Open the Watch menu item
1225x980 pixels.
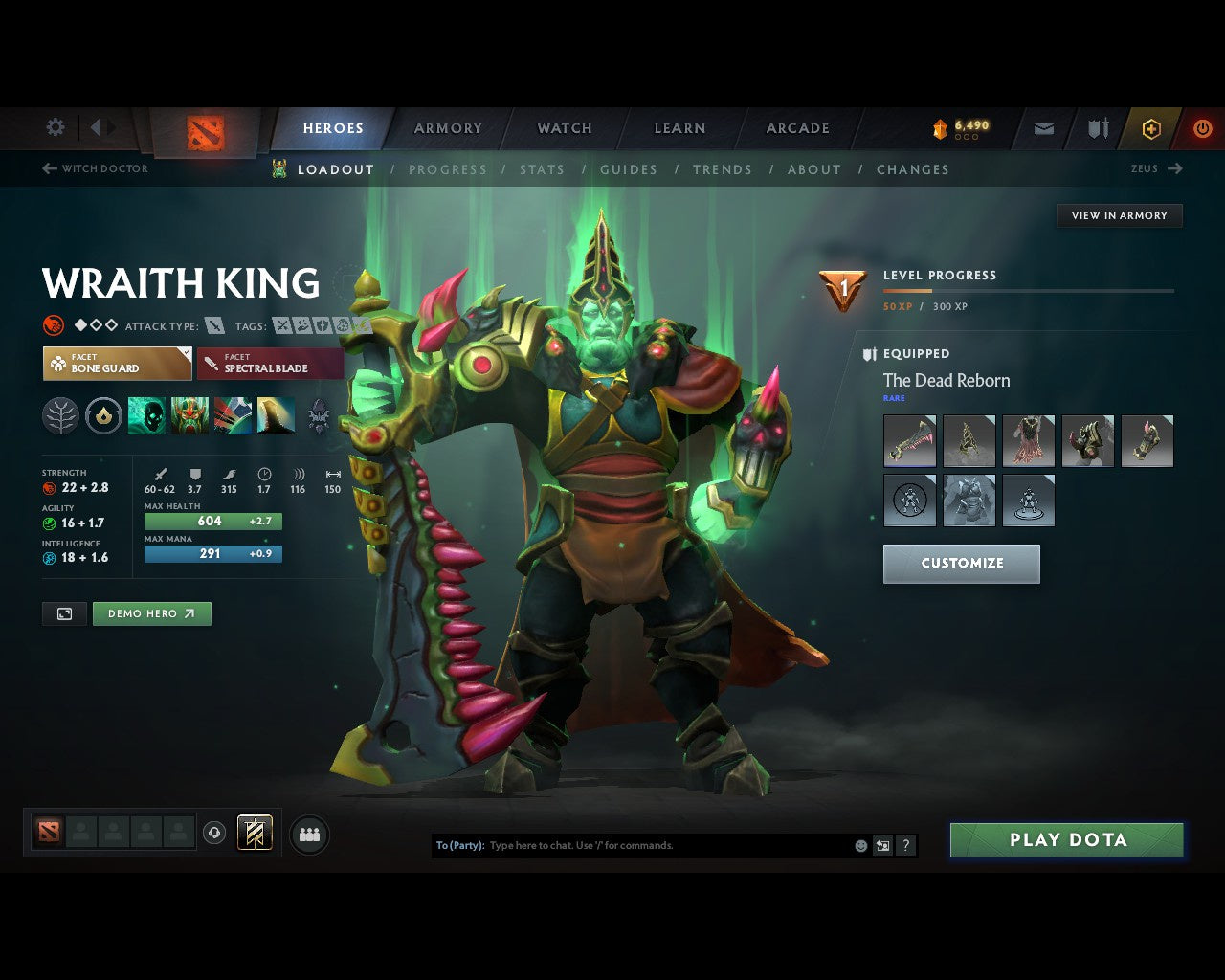pyautogui.click(x=564, y=127)
